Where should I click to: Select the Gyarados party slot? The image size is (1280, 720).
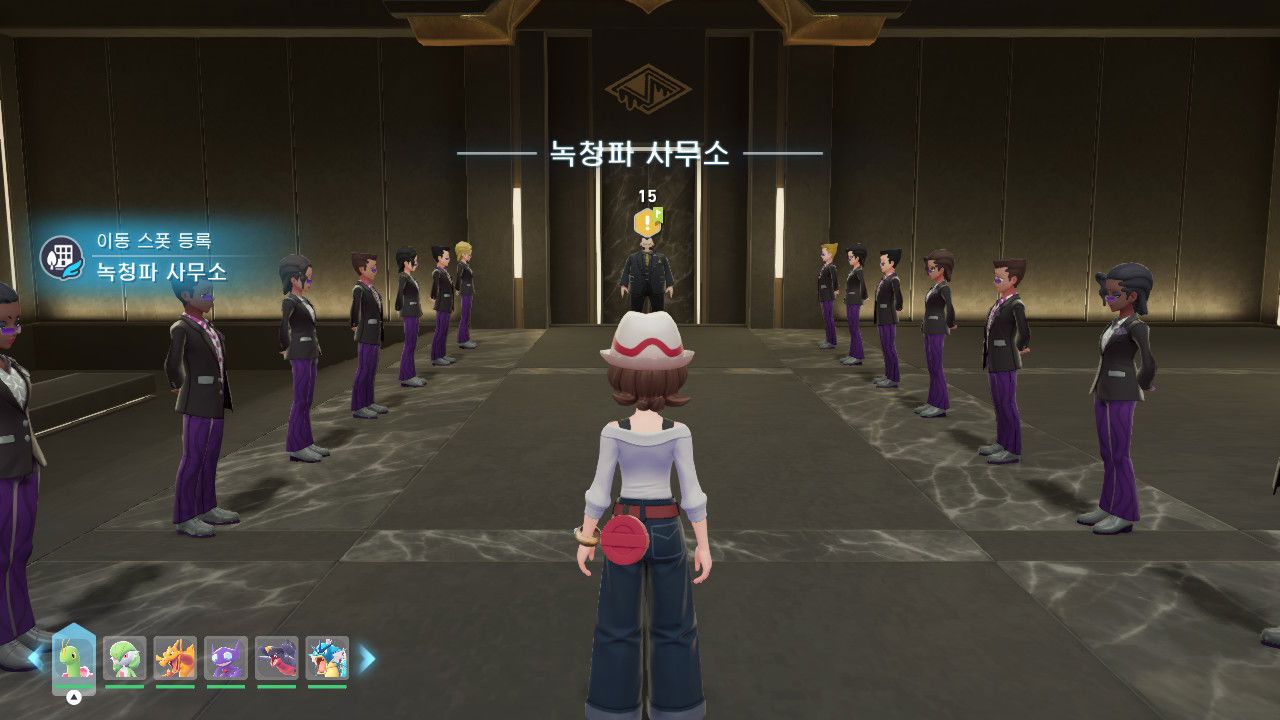[327, 659]
